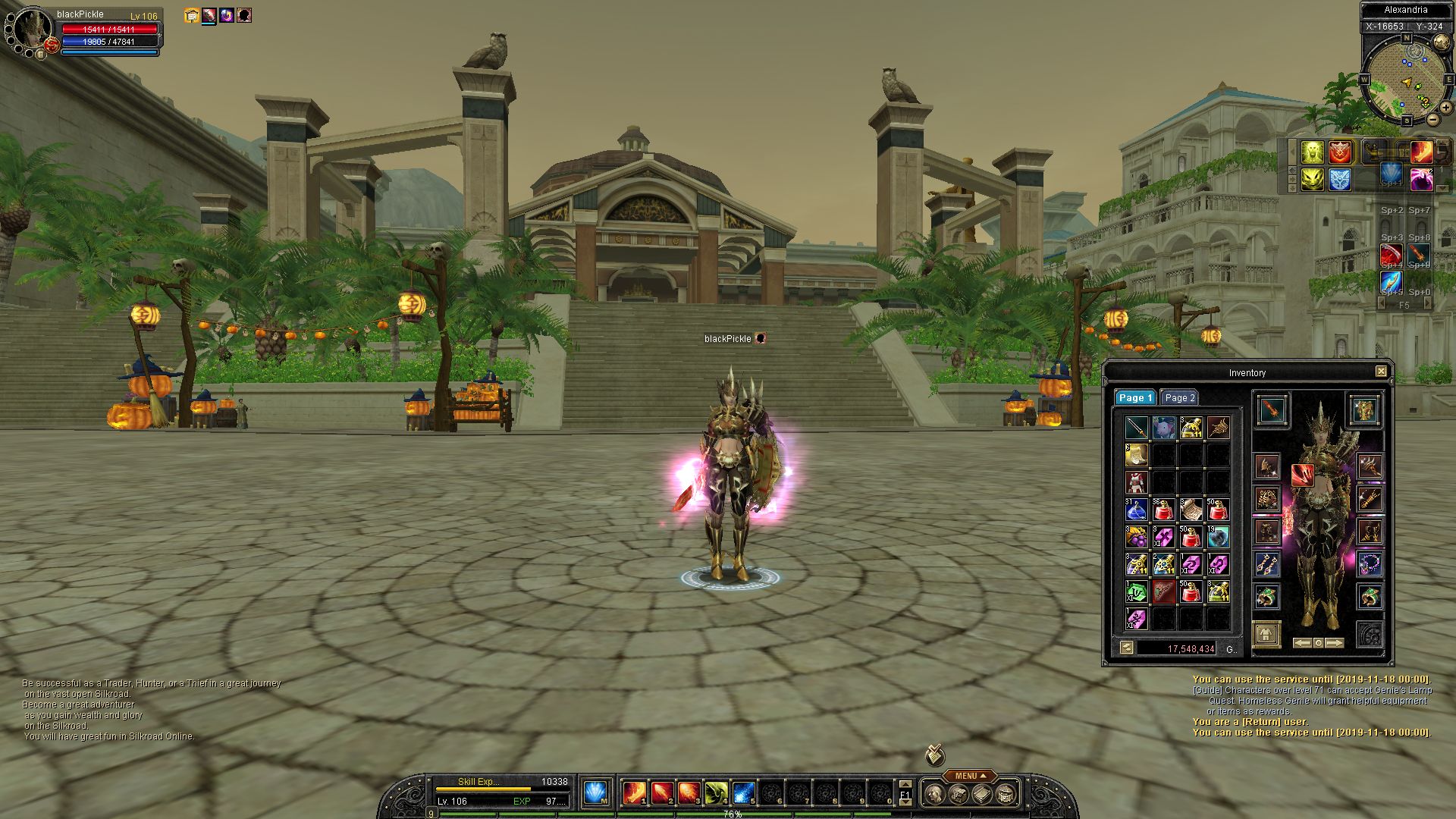Screen dimensions: 1456x819
Task: Zoom out the minimap with minus button
Action: pyautogui.click(x=1432, y=119)
